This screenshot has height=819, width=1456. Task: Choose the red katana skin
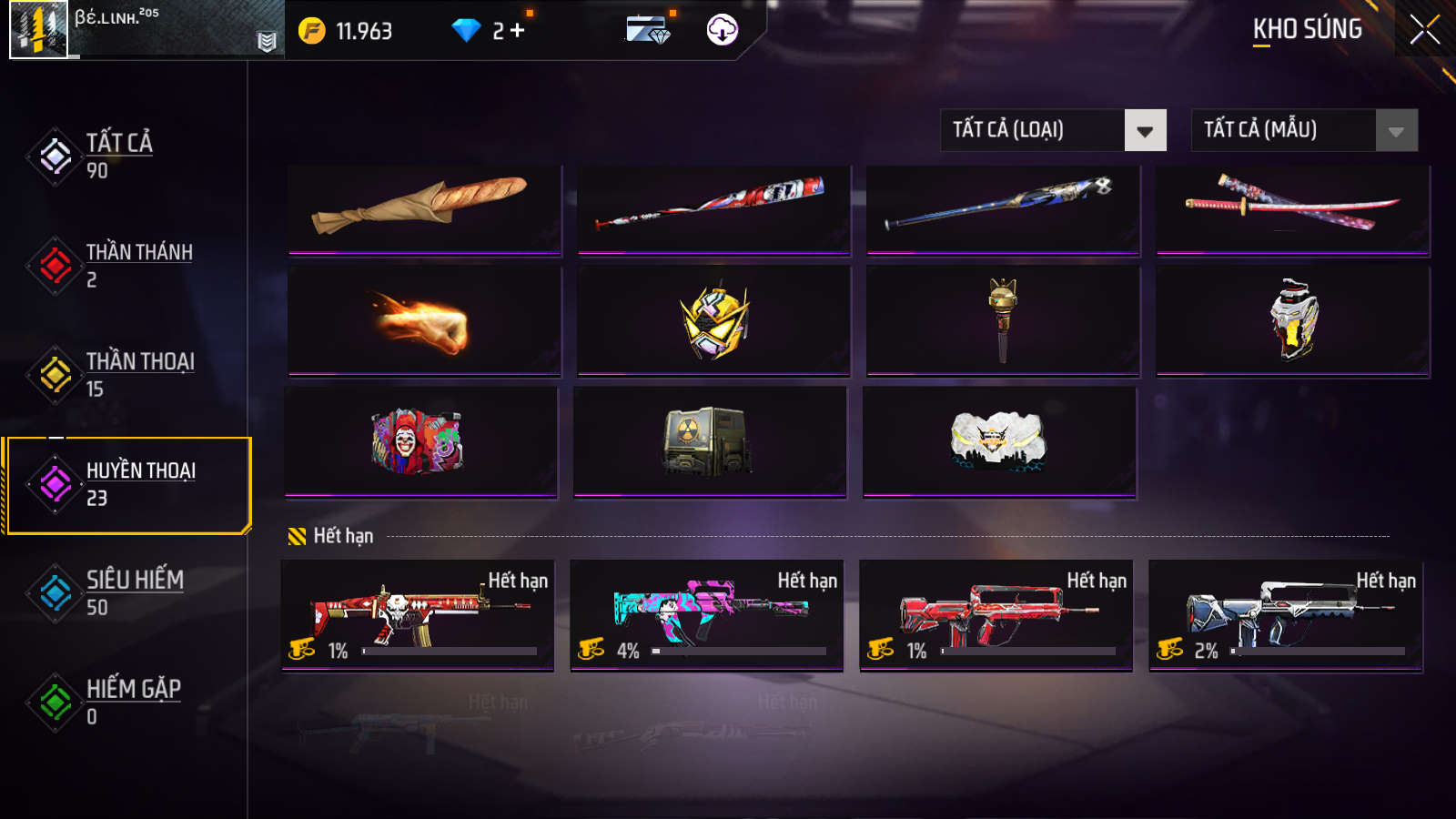click(x=1292, y=208)
